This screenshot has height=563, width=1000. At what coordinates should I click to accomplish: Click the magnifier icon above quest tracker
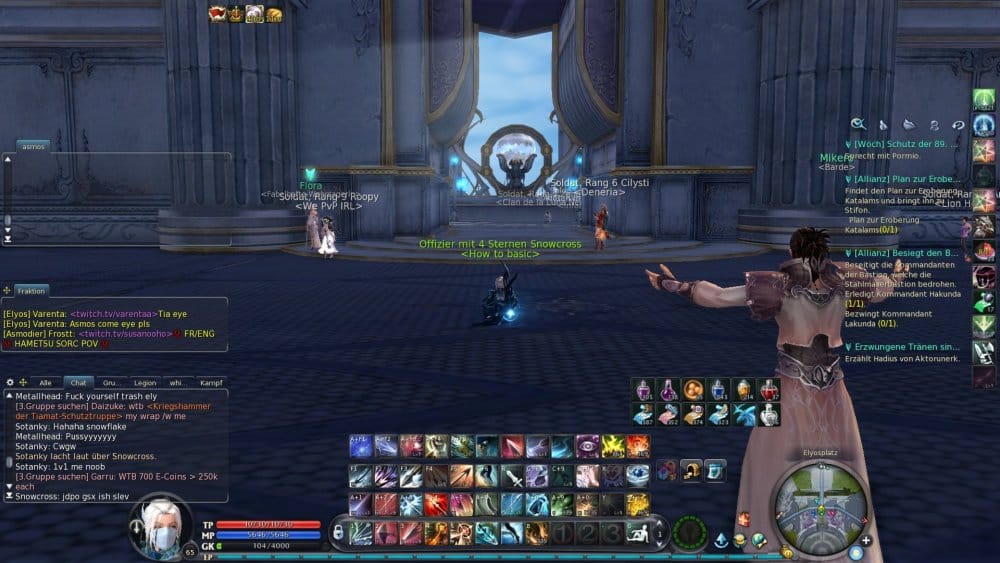click(x=858, y=124)
